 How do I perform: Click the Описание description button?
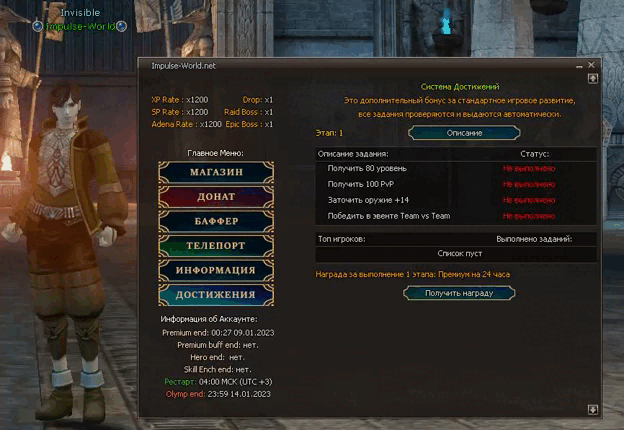[x=464, y=133]
